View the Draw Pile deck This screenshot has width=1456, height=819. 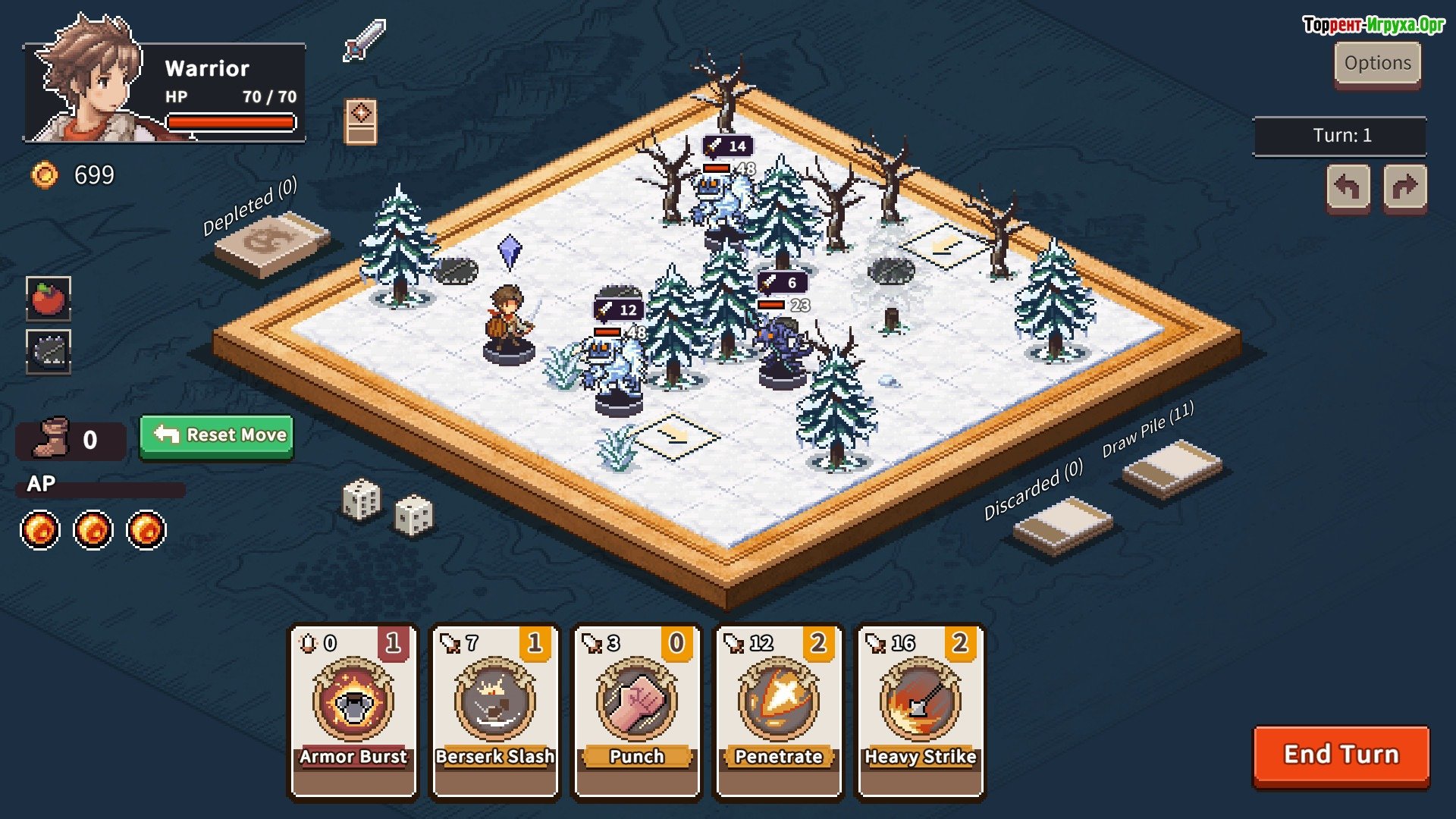click(x=1172, y=468)
